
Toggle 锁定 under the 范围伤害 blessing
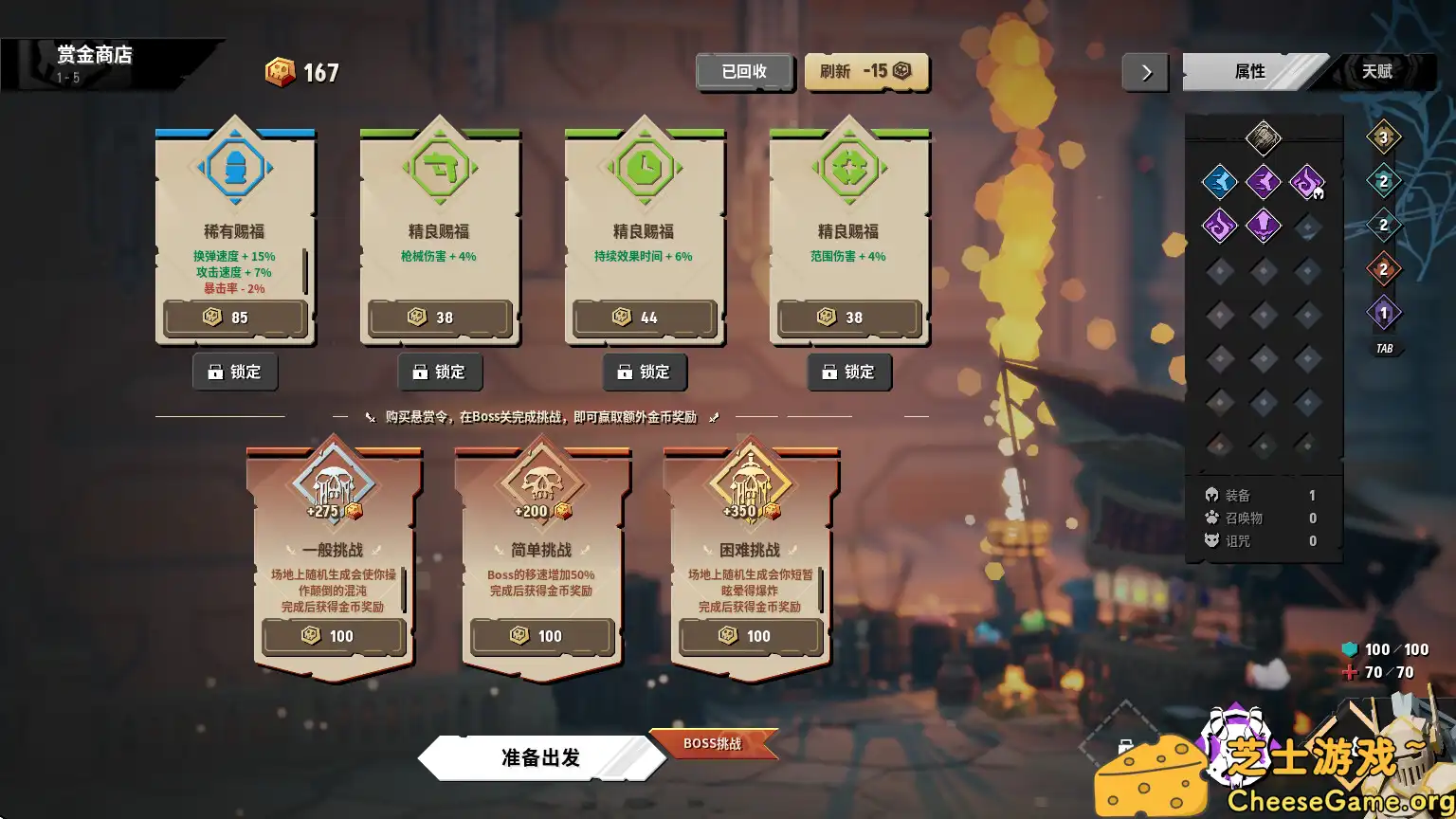click(x=849, y=373)
